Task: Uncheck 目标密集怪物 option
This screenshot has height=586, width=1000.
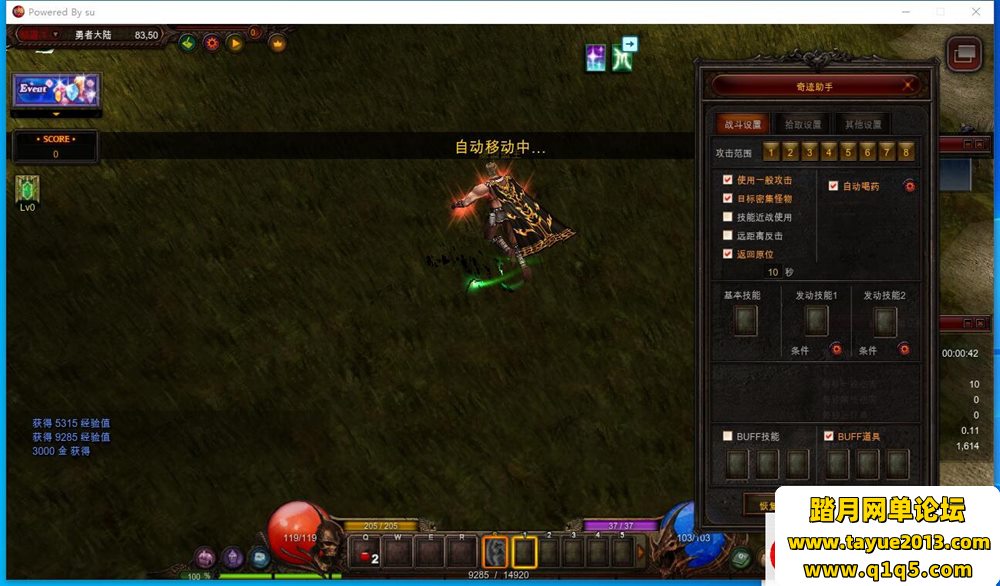Action: pyautogui.click(x=728, y=199)
